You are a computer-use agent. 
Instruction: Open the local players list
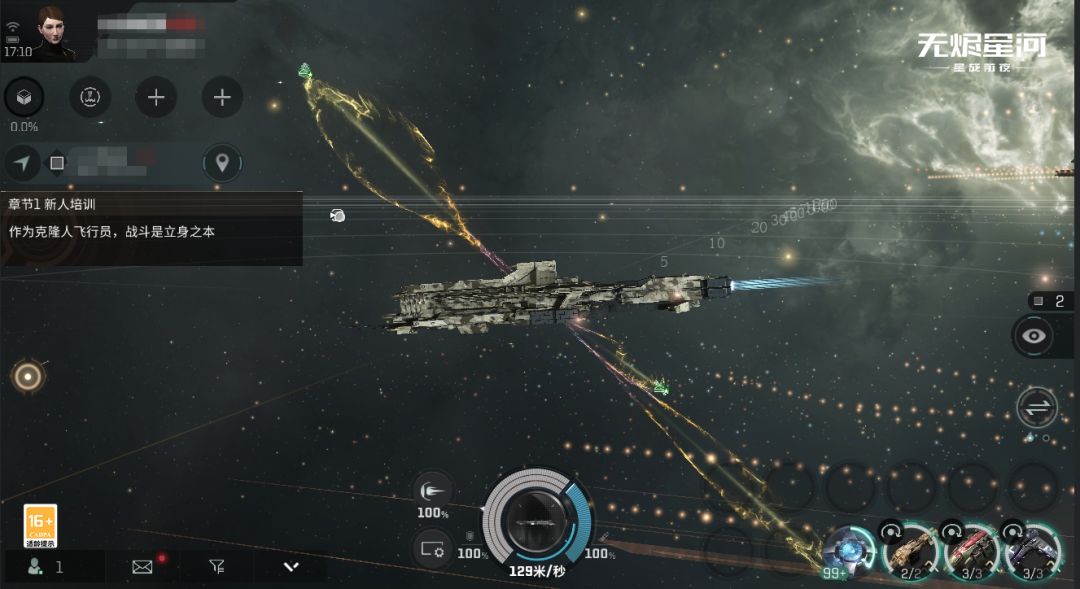46,567
